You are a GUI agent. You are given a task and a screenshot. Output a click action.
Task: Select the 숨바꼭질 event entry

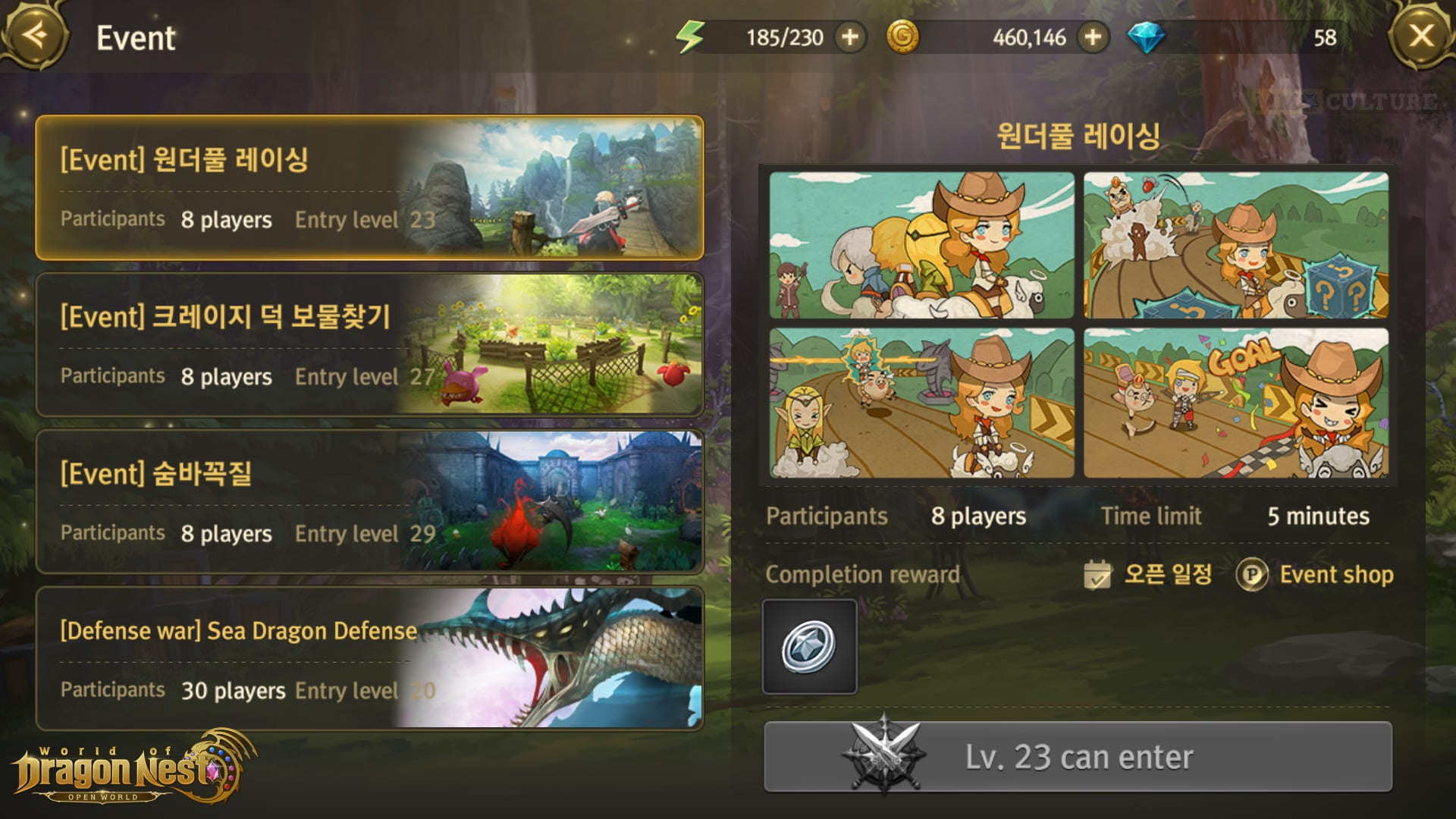coord(369,502)
